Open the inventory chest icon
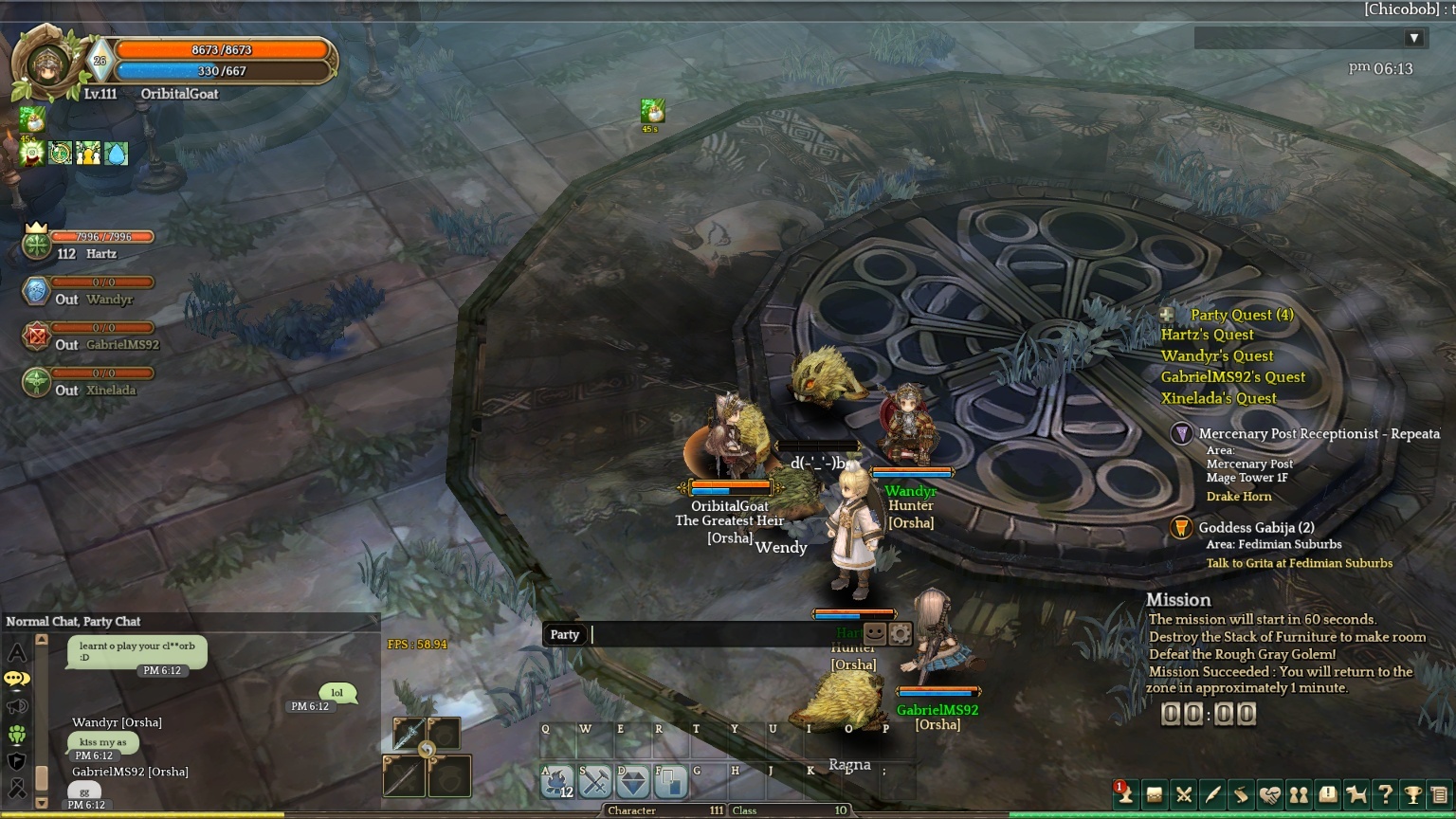Screen dimensions: 1456x819 coord(1155,794)
